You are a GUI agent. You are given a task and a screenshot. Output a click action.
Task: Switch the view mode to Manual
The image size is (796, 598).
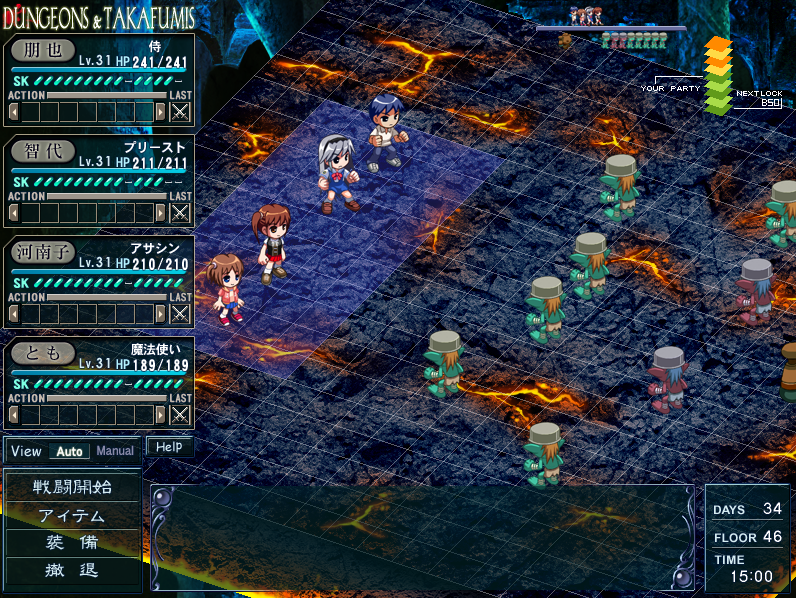(115, 451)
